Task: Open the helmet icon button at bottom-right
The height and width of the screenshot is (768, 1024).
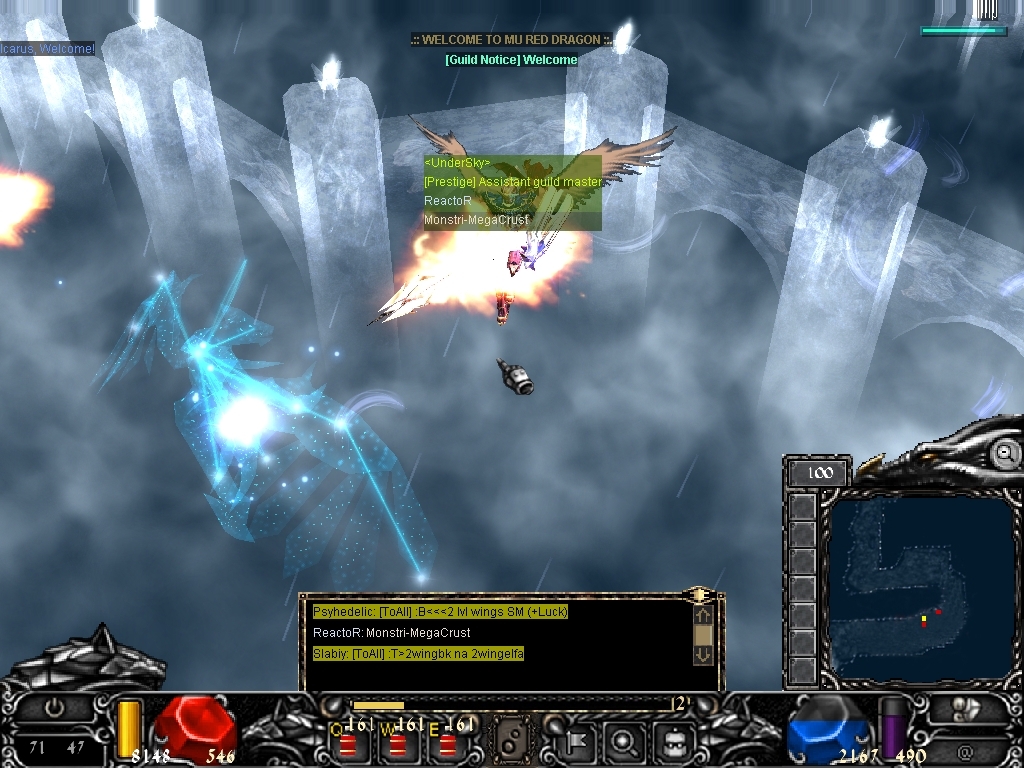Action: [967, 709]
